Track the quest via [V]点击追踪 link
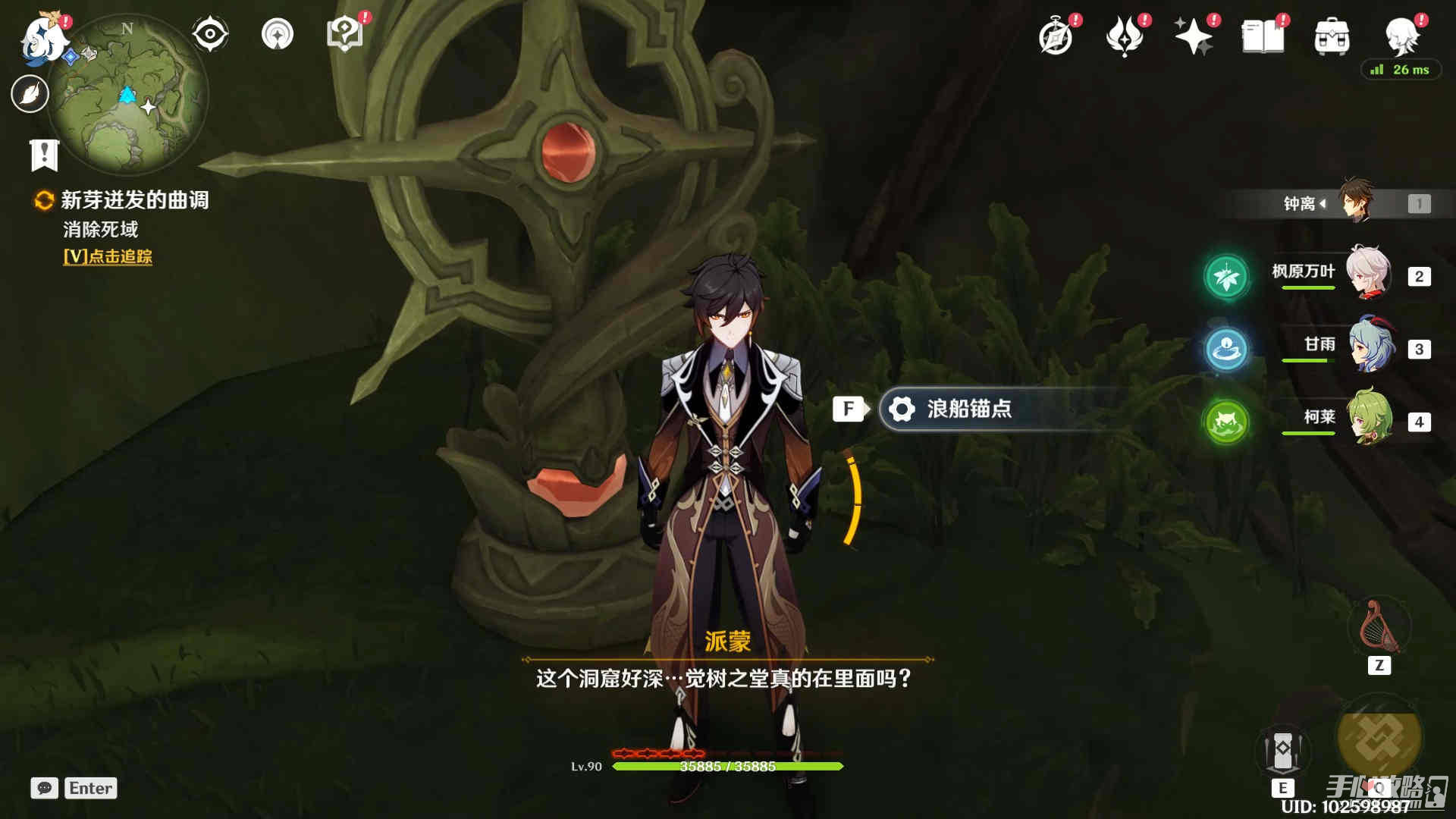The height and width of the screenshot is (819, 1456). (x=108, y=258)
